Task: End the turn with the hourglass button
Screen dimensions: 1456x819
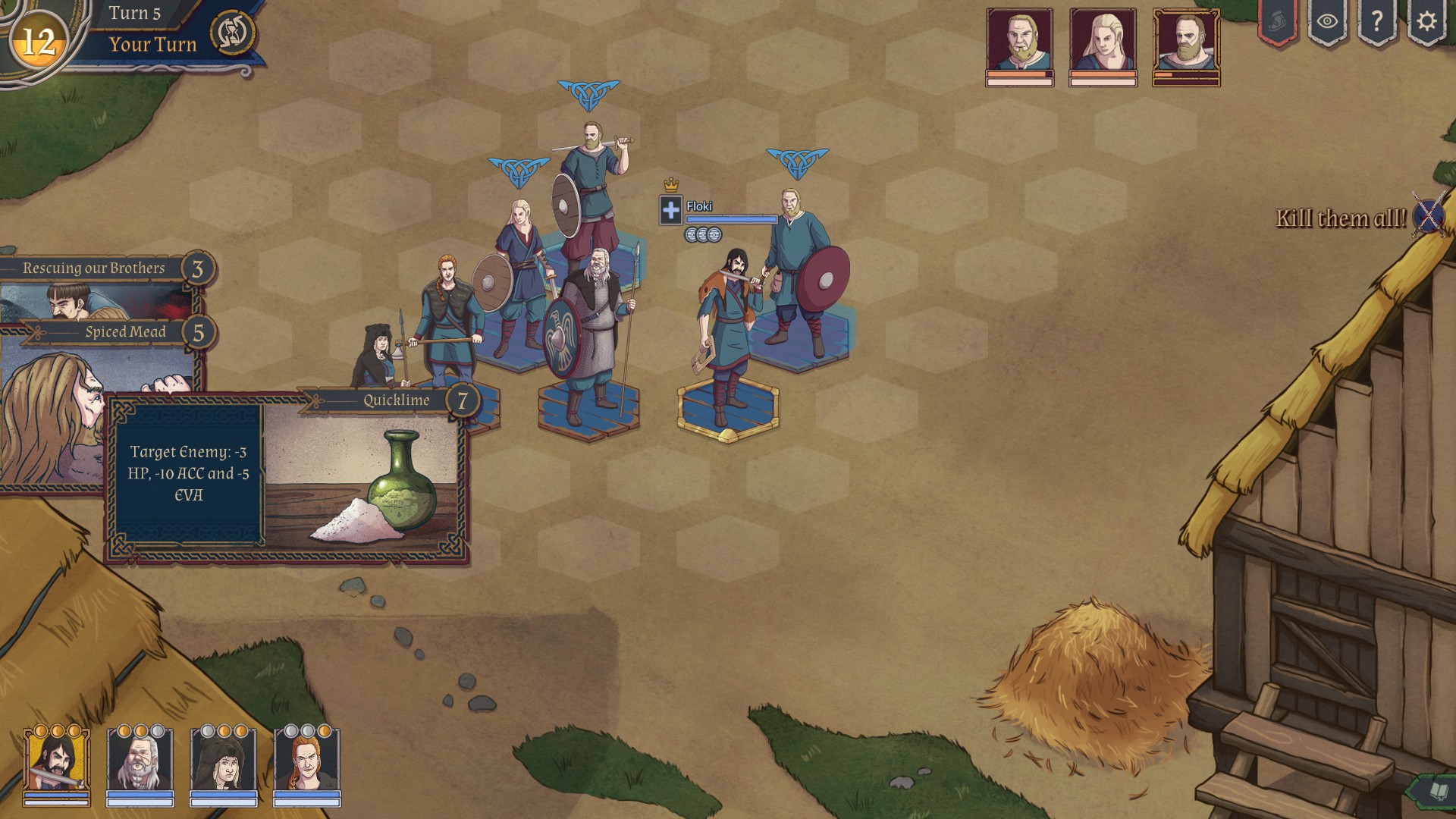Action: tap(232, 33)
